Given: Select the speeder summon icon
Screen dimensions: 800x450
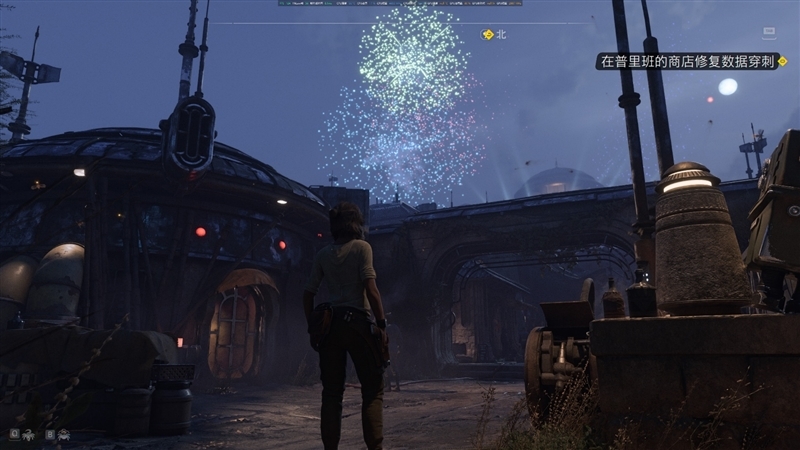Looking at the screenshot, I should pos(63,434).
